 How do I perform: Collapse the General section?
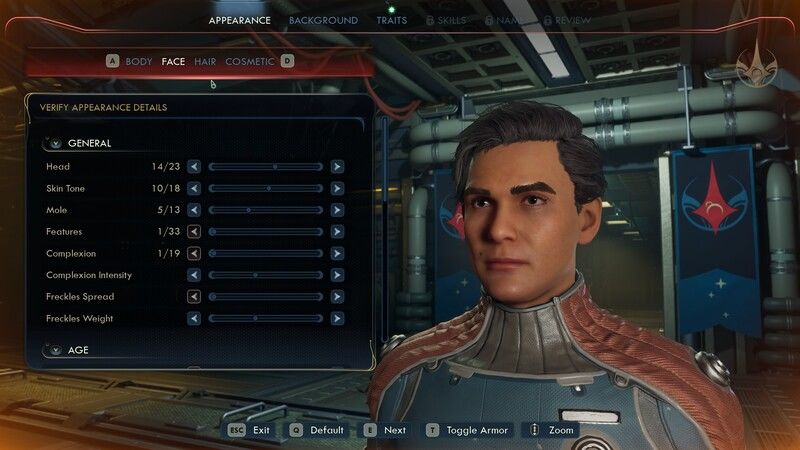pos(56,143)
